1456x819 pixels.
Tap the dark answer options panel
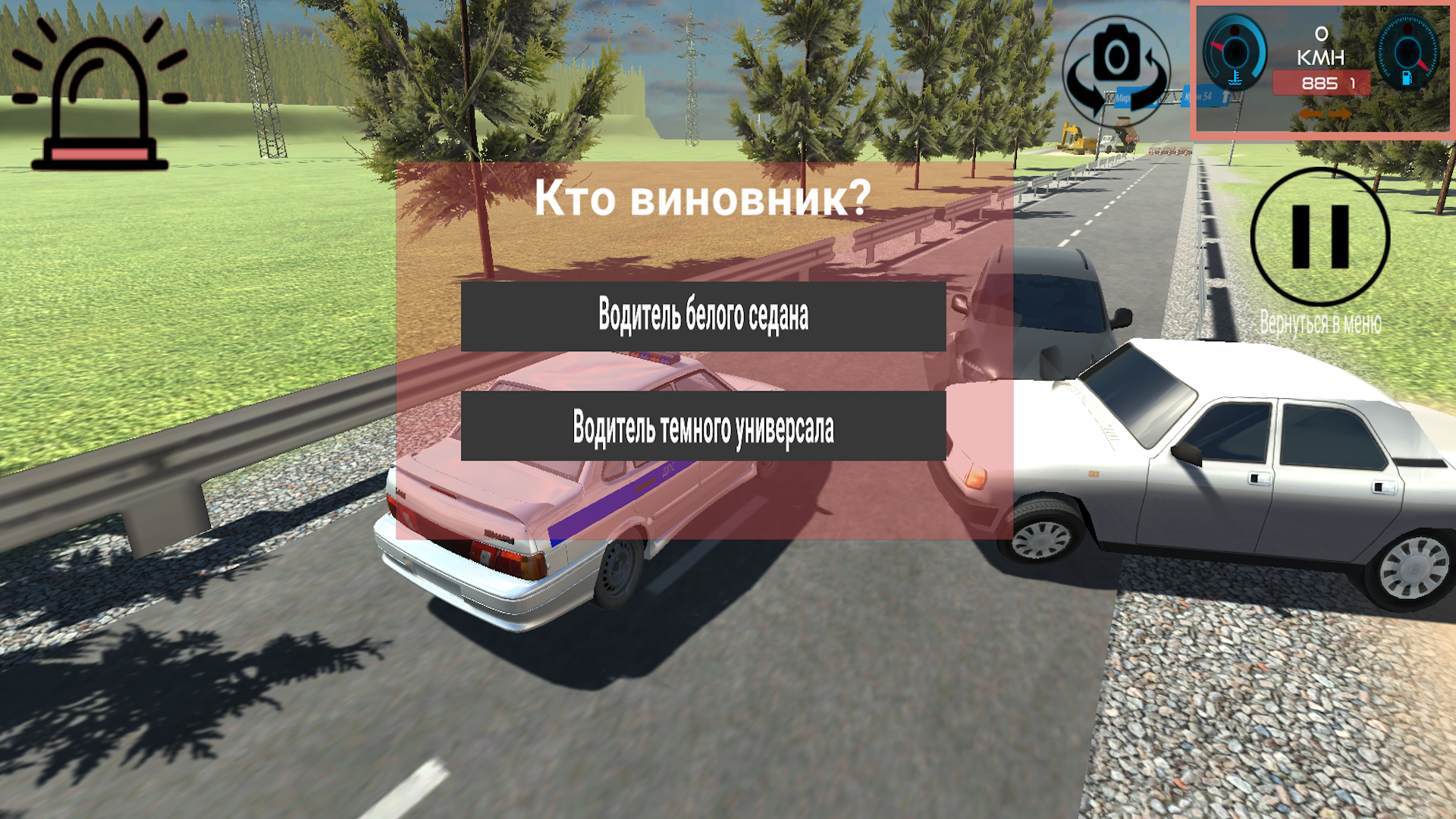tap(704, 372)
